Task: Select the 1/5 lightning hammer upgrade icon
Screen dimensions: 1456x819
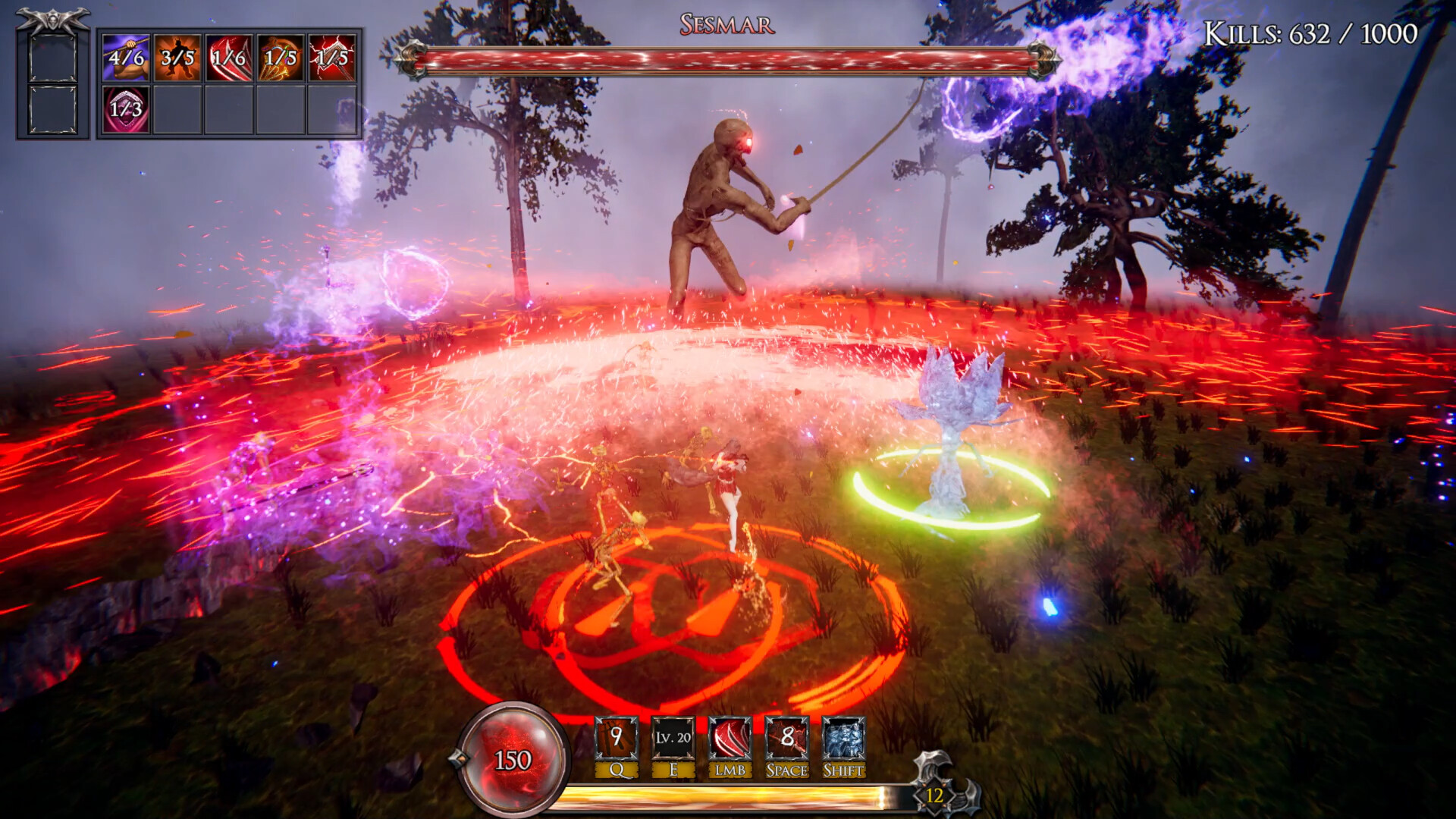Action: [x=332, y=57]
